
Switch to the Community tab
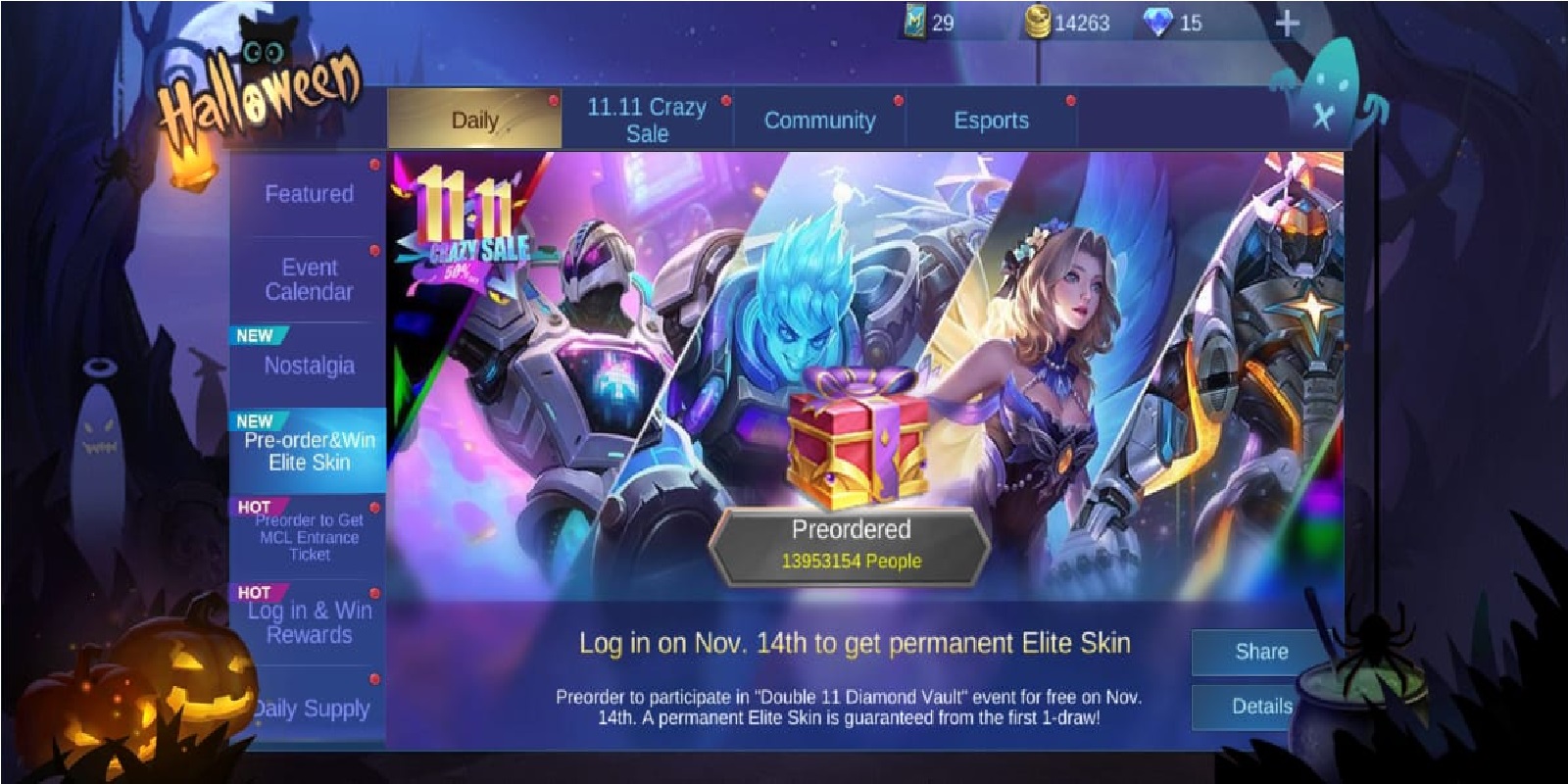click(821, 121)
